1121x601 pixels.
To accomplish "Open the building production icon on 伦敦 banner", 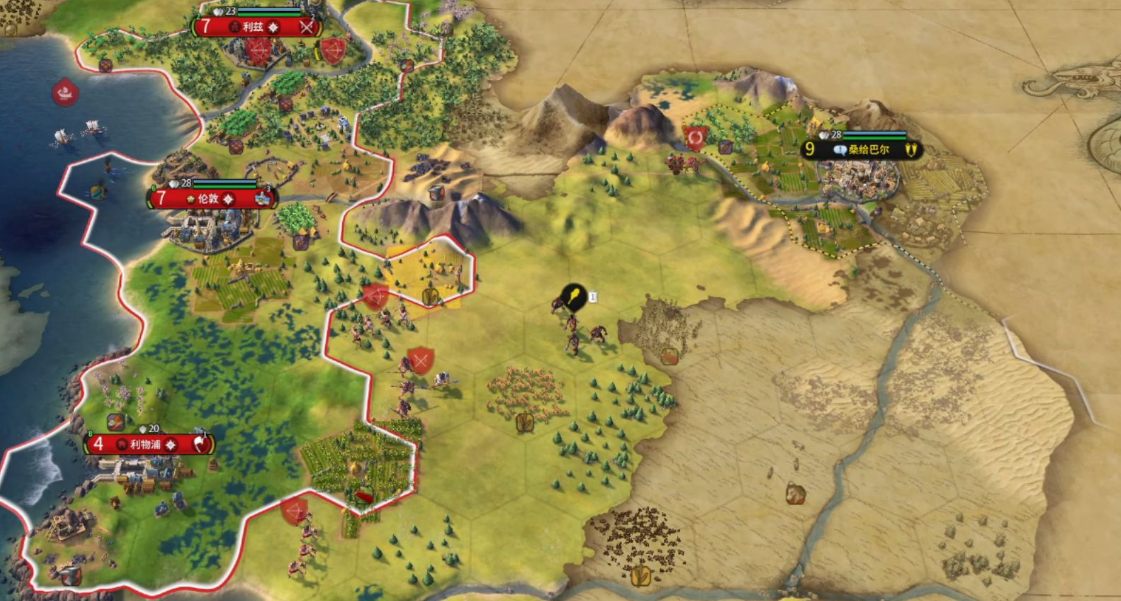I will tap(263, 198).
